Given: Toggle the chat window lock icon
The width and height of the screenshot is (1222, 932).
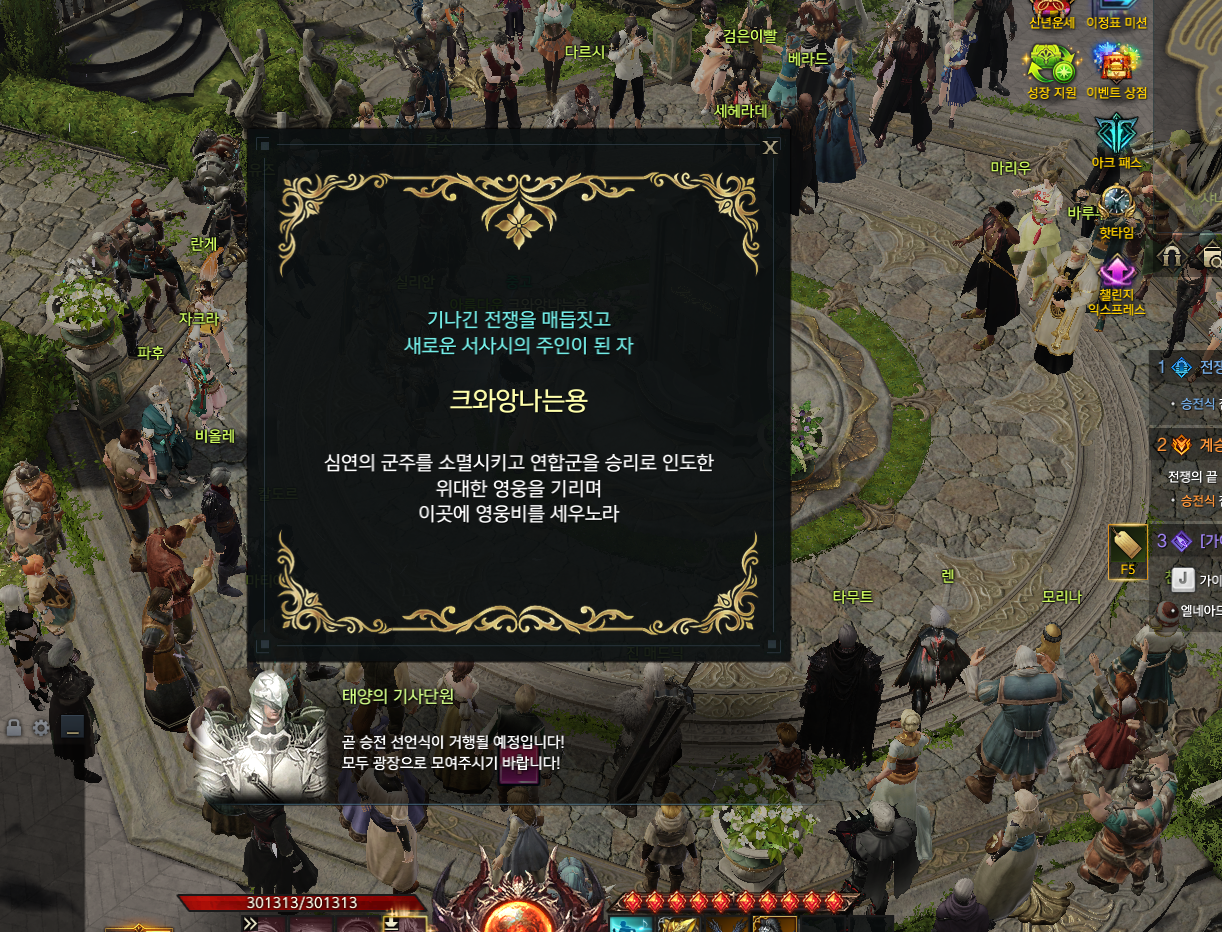Looking at the screenshot, I should [14, 727].
